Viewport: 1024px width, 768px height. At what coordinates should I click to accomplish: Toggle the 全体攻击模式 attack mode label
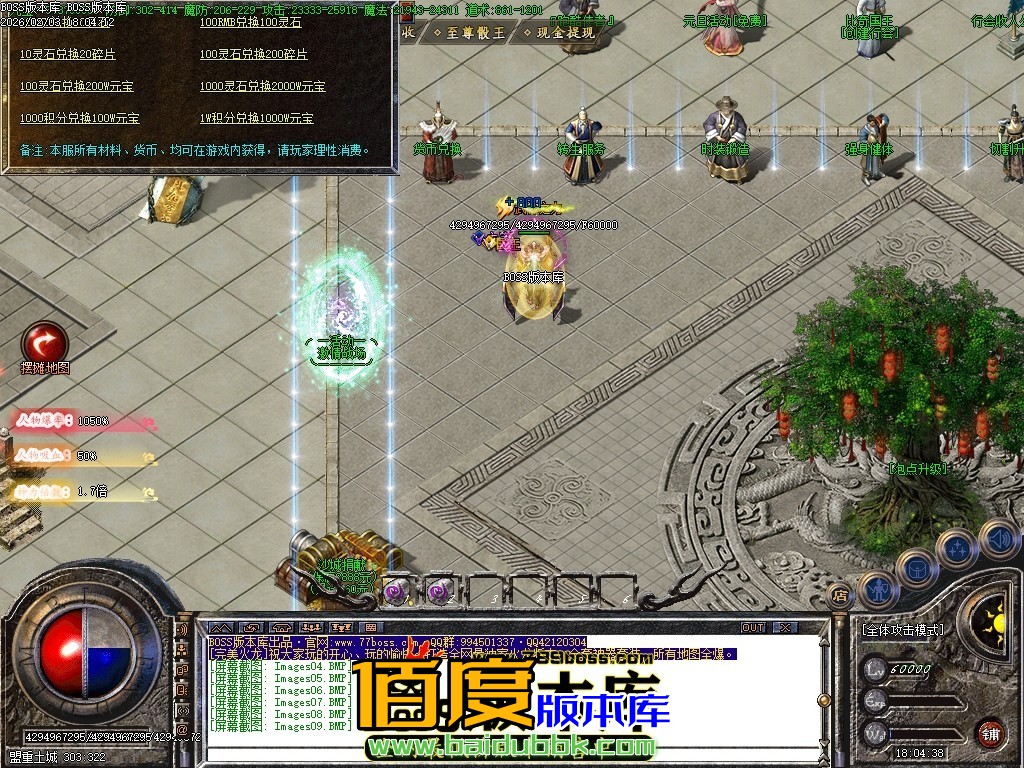[902, 631]
